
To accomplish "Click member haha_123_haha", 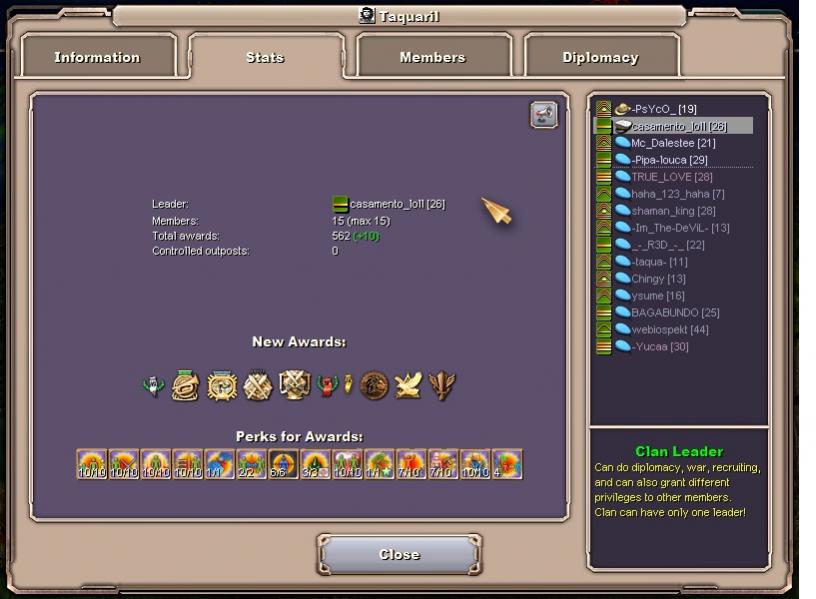I will [677, 194].
